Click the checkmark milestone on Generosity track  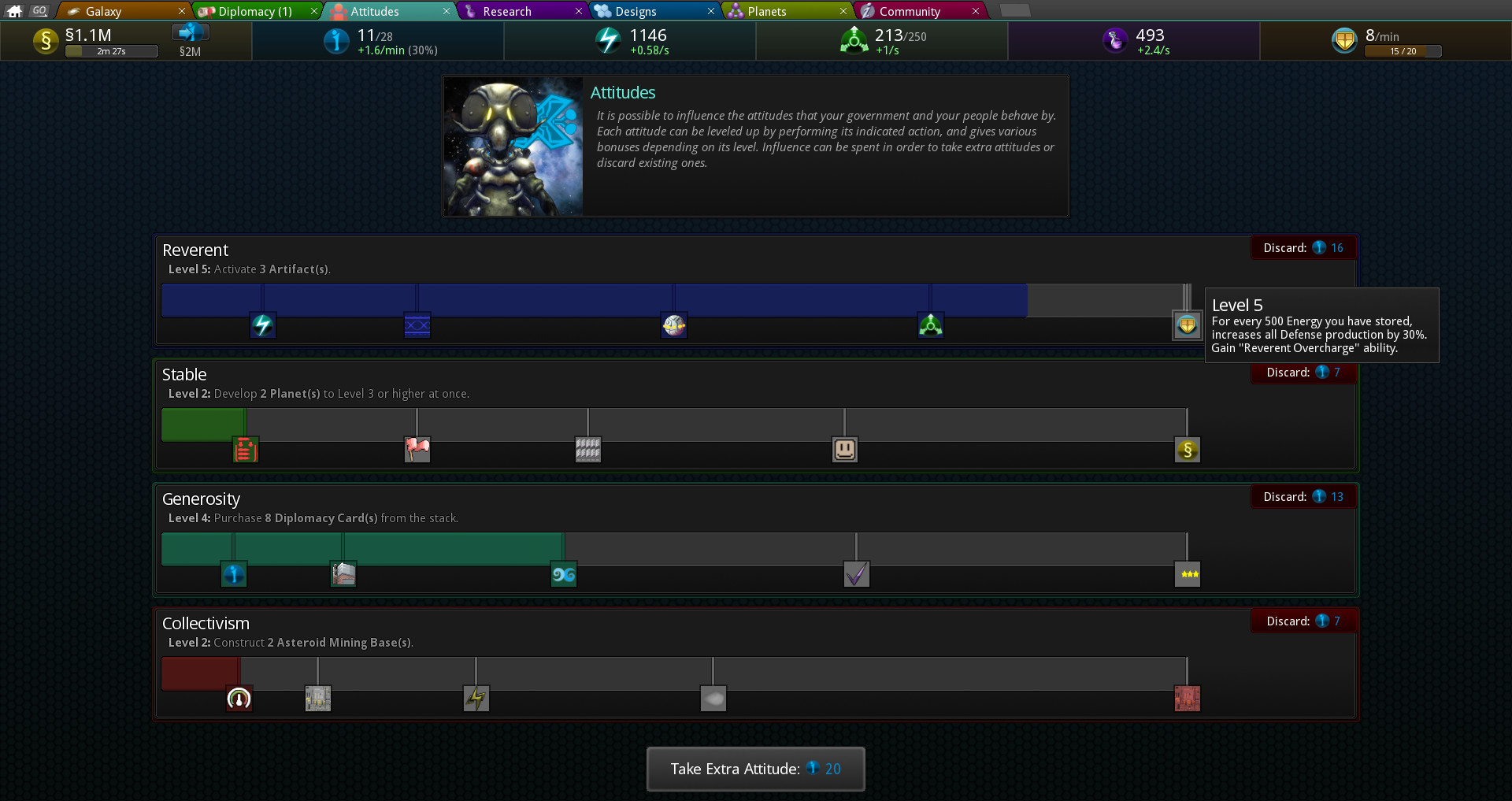857,574
